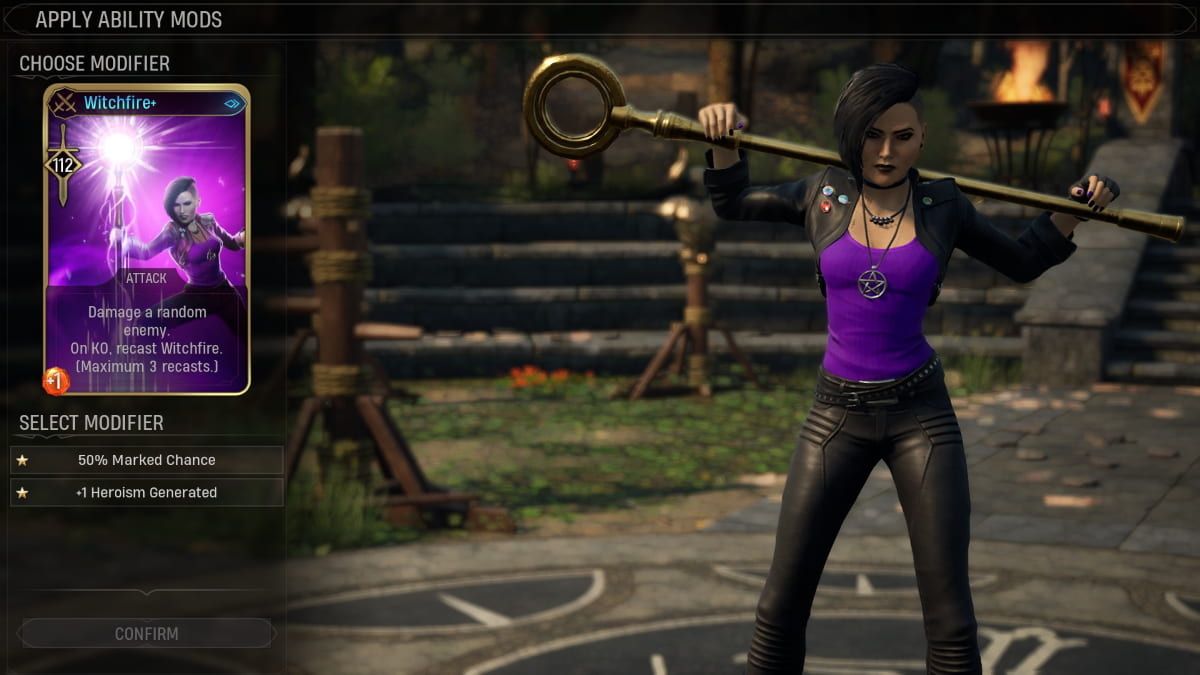This screenshot has width=1200, height=675.
Task: Select the Witchfire+ ability card
Action: click(x=146, y=240)
